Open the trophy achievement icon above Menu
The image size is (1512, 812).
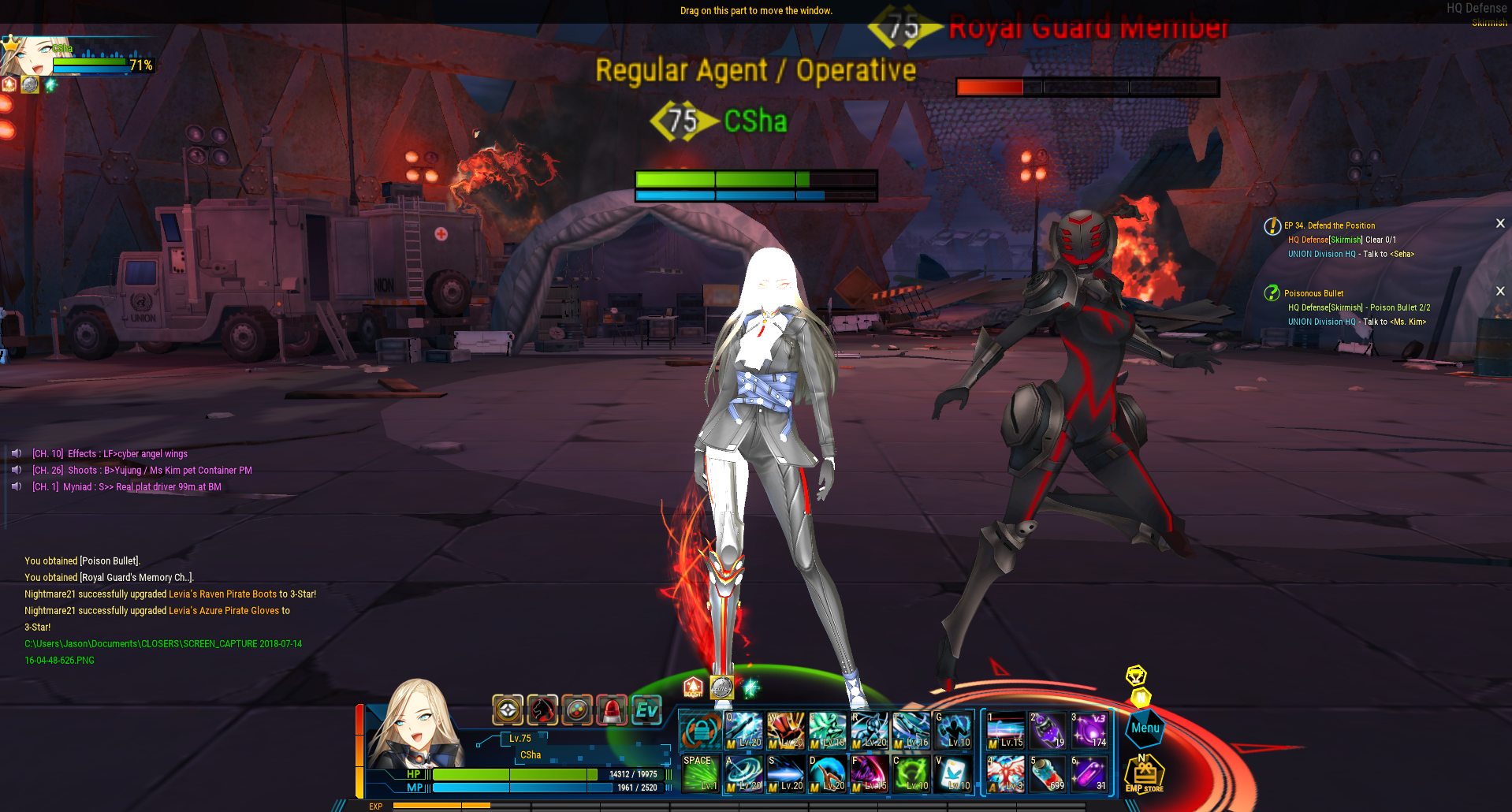pos(1137,676)
